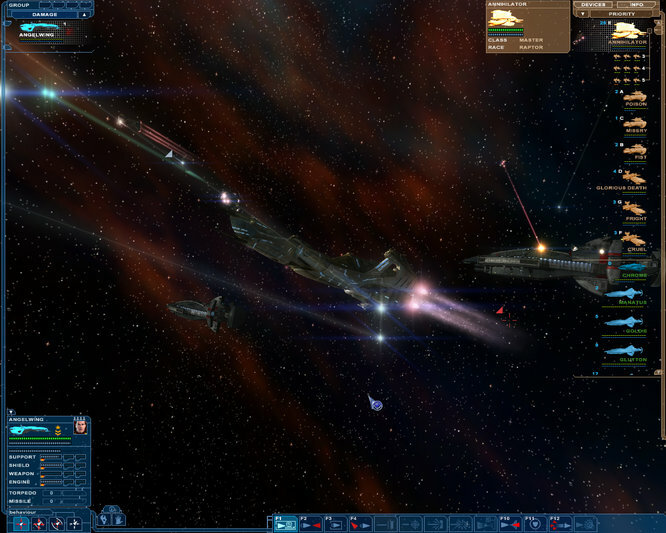The image size is (666, 533).
Task: Choose enemy ship Fist from list
Action: [634, 150]
